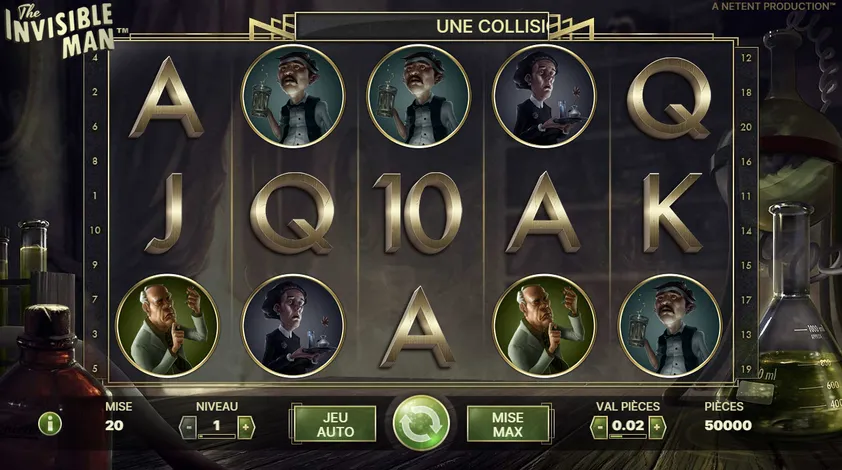Raise the VAL PIÈCES coin value
842x470 pixels.
(656, 427)
